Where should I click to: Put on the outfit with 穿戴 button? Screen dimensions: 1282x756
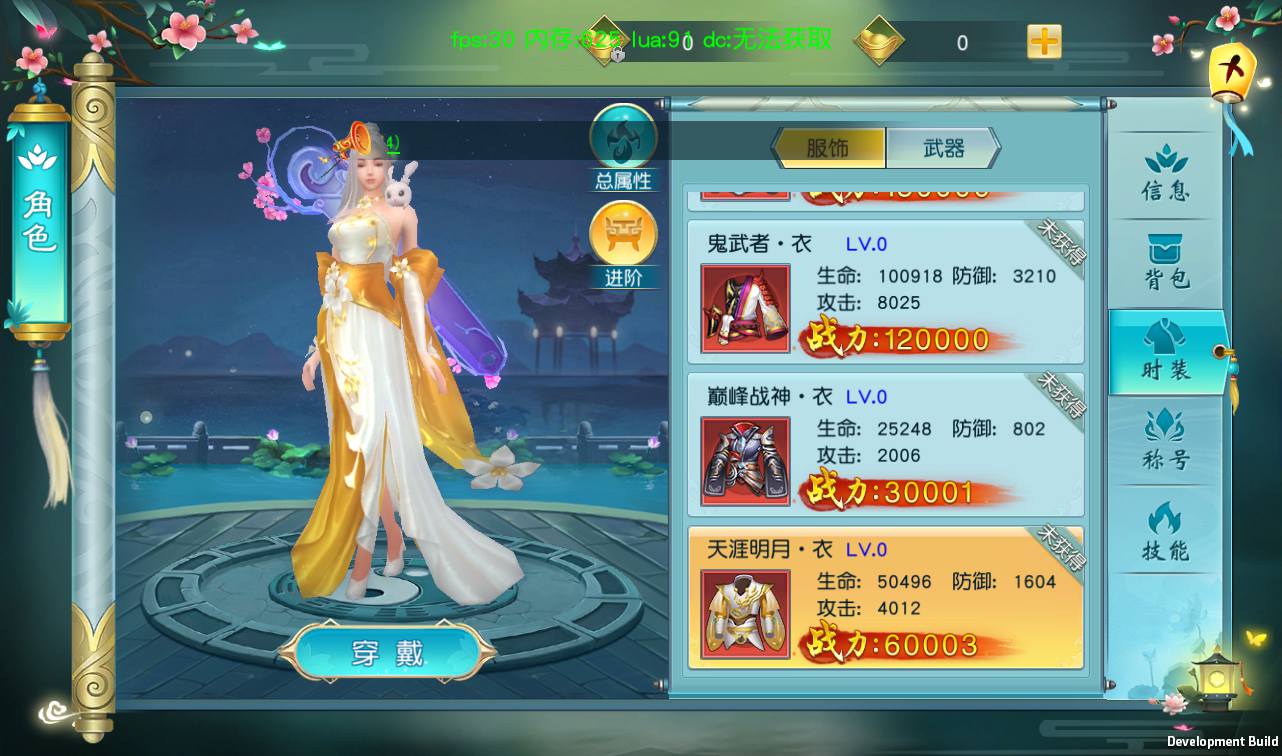click(x=387, y=653)
